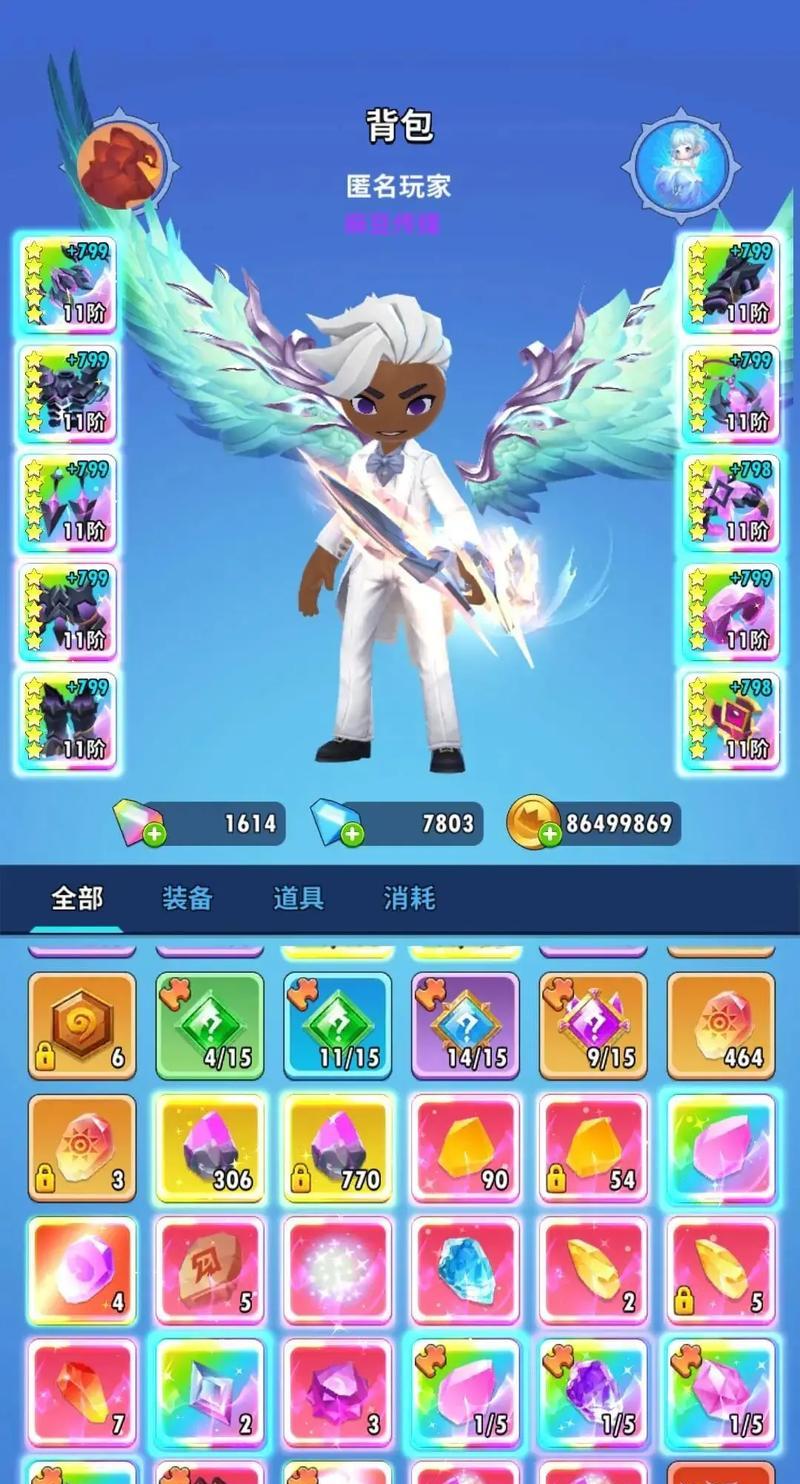Open the 道具 tab

pos(298,898)
